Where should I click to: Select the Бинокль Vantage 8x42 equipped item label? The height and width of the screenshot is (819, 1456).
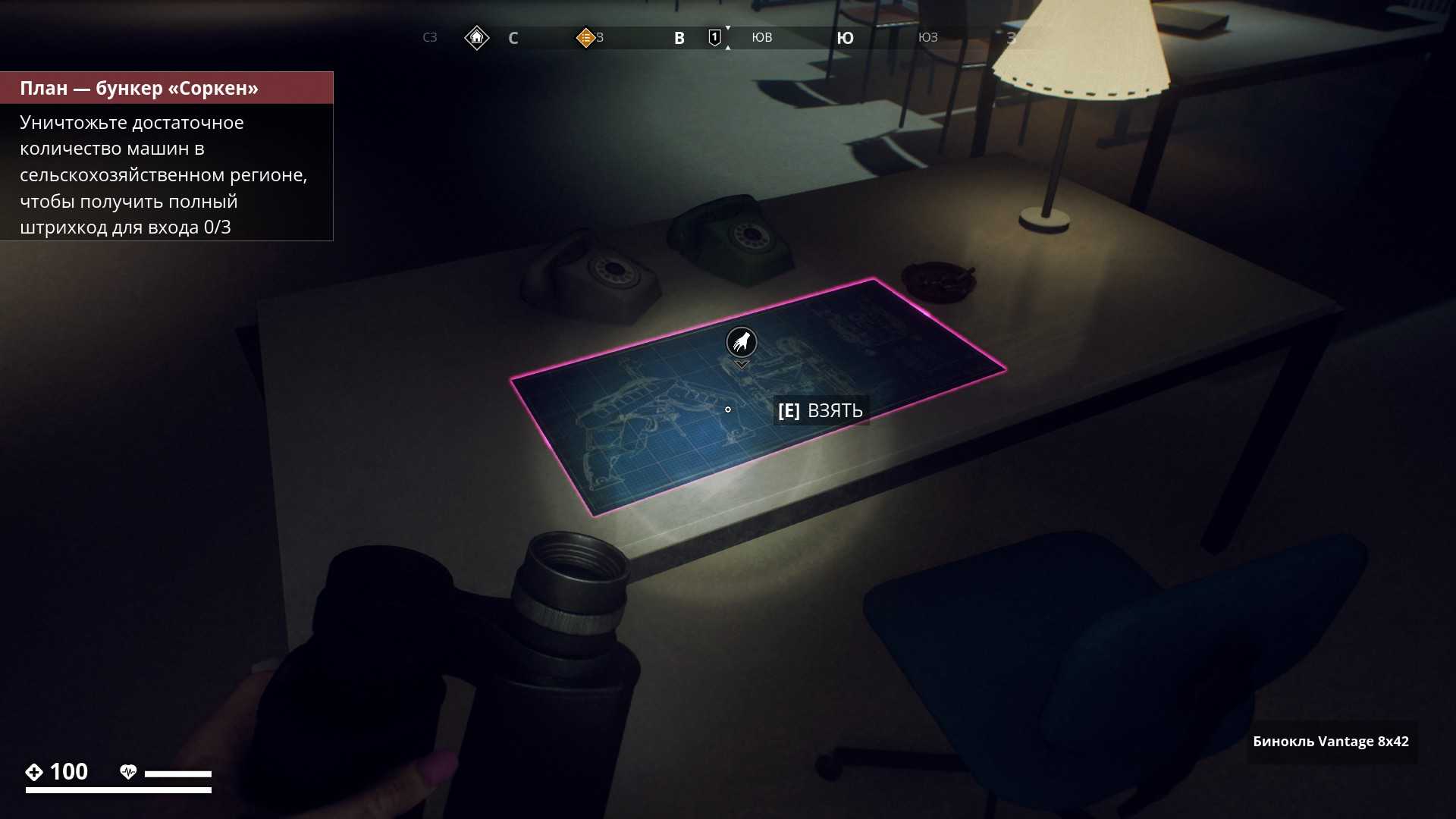pos(1330,742)
